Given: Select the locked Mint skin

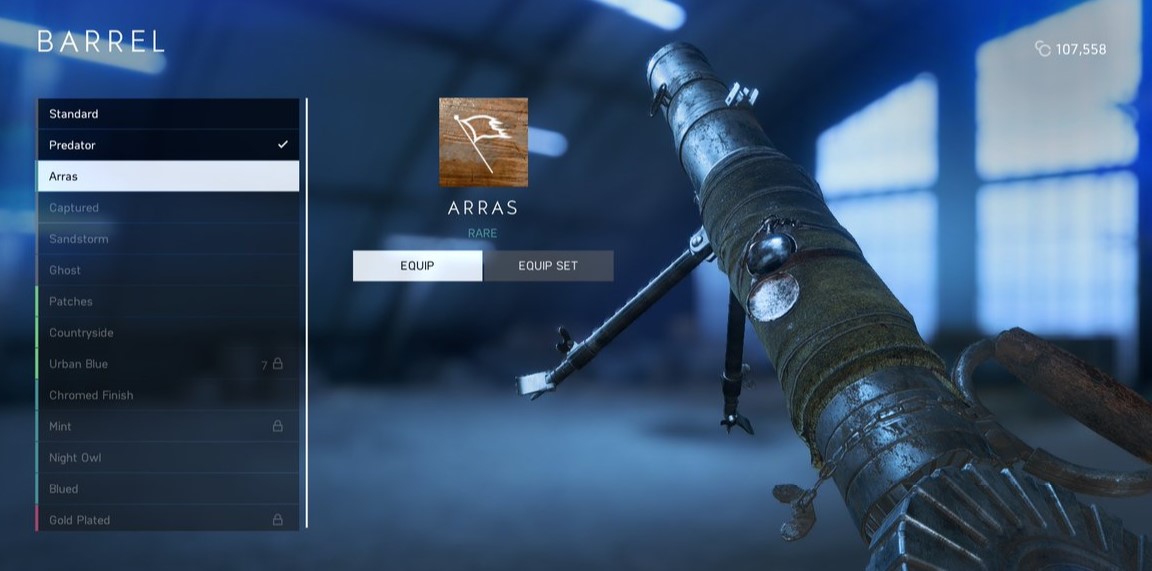Looking at the screenshot, I should pos(168,426).
